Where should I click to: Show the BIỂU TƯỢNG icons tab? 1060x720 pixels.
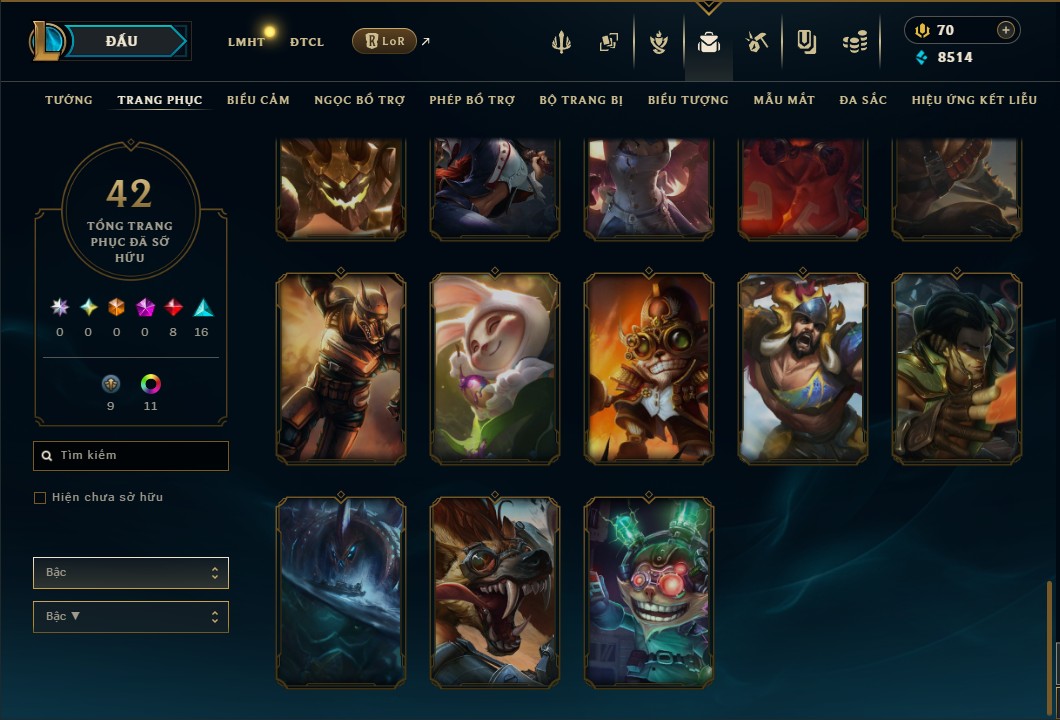point(688,100)
